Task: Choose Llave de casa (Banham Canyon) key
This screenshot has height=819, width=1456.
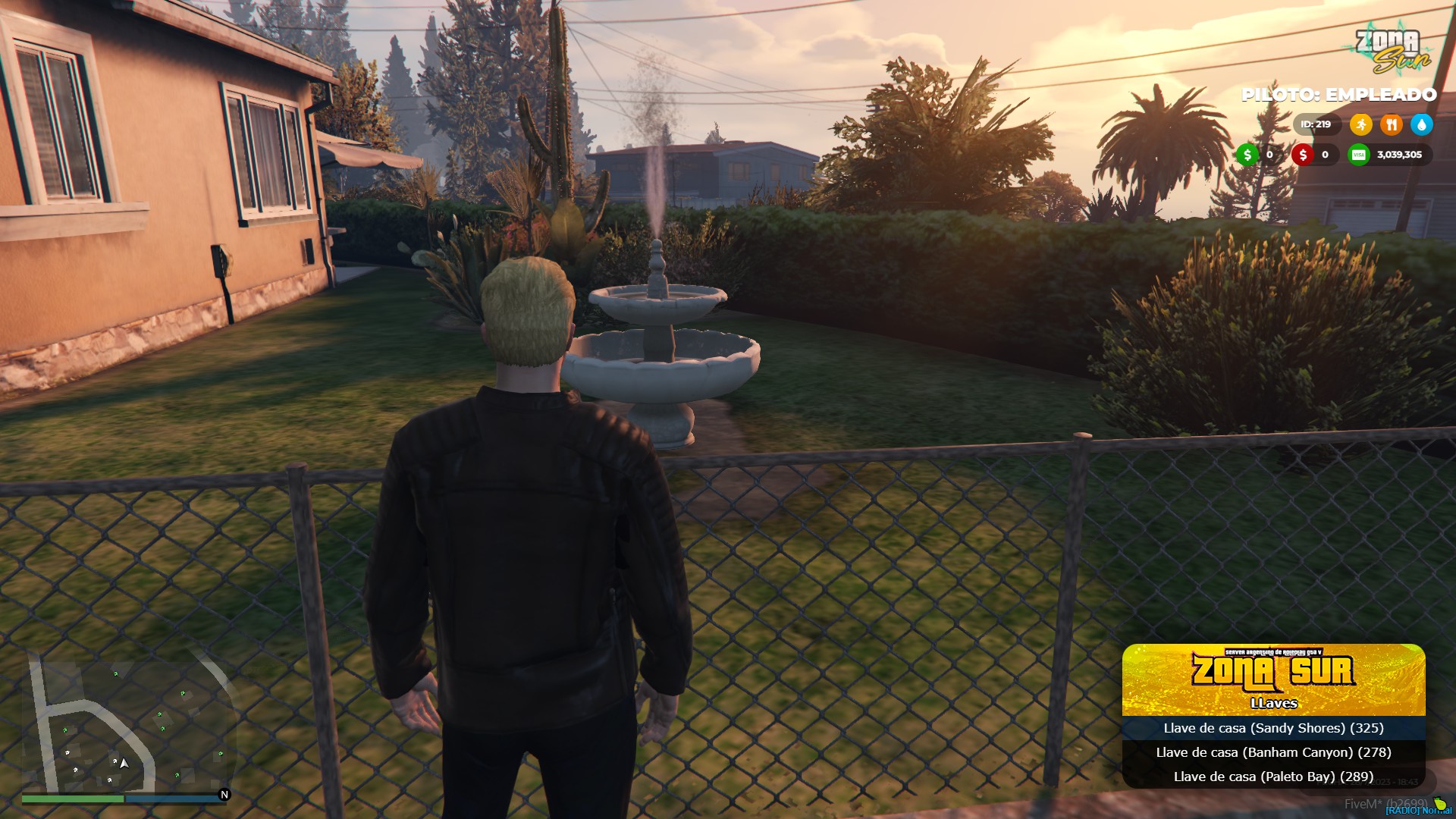Action: (x=1273, y=752)
